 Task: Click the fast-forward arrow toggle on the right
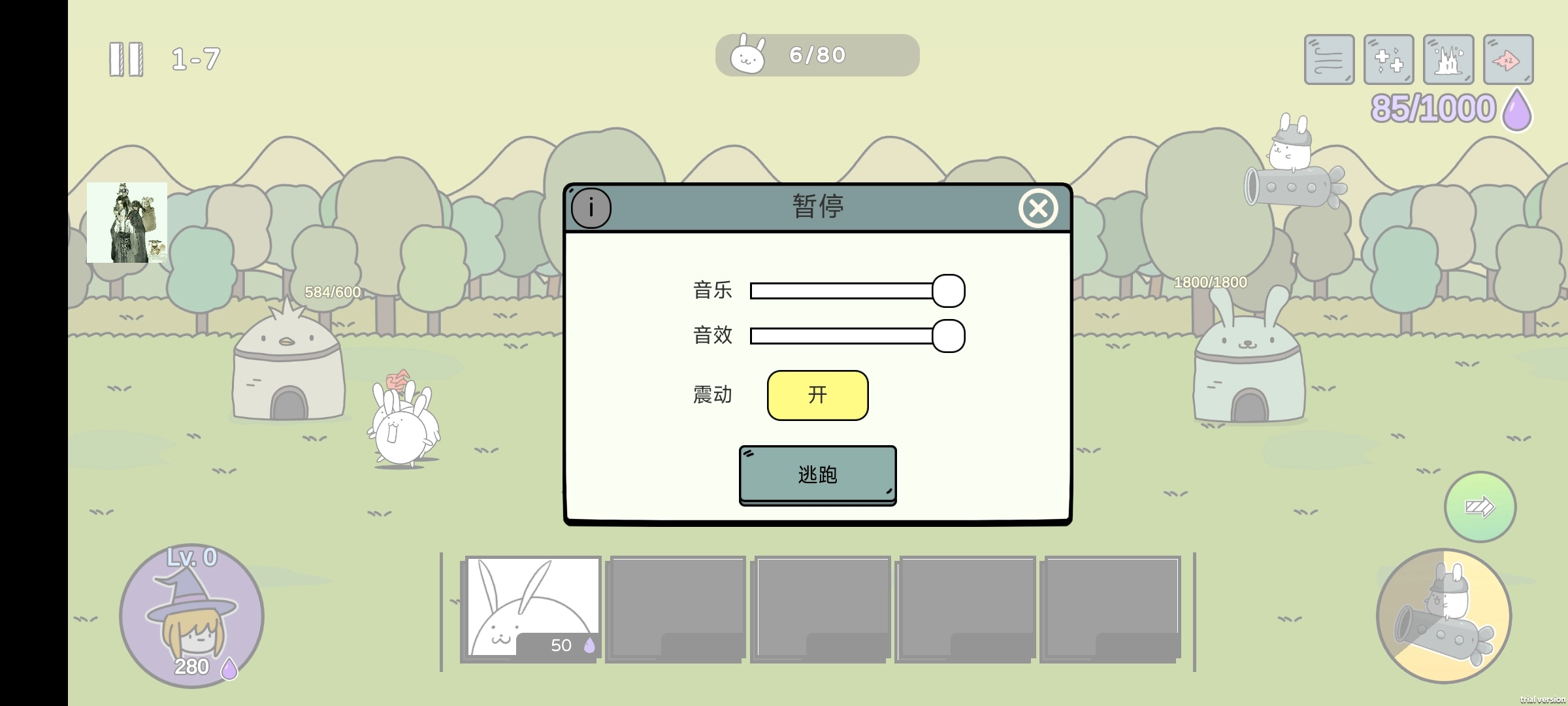(x=1479, y=505)
